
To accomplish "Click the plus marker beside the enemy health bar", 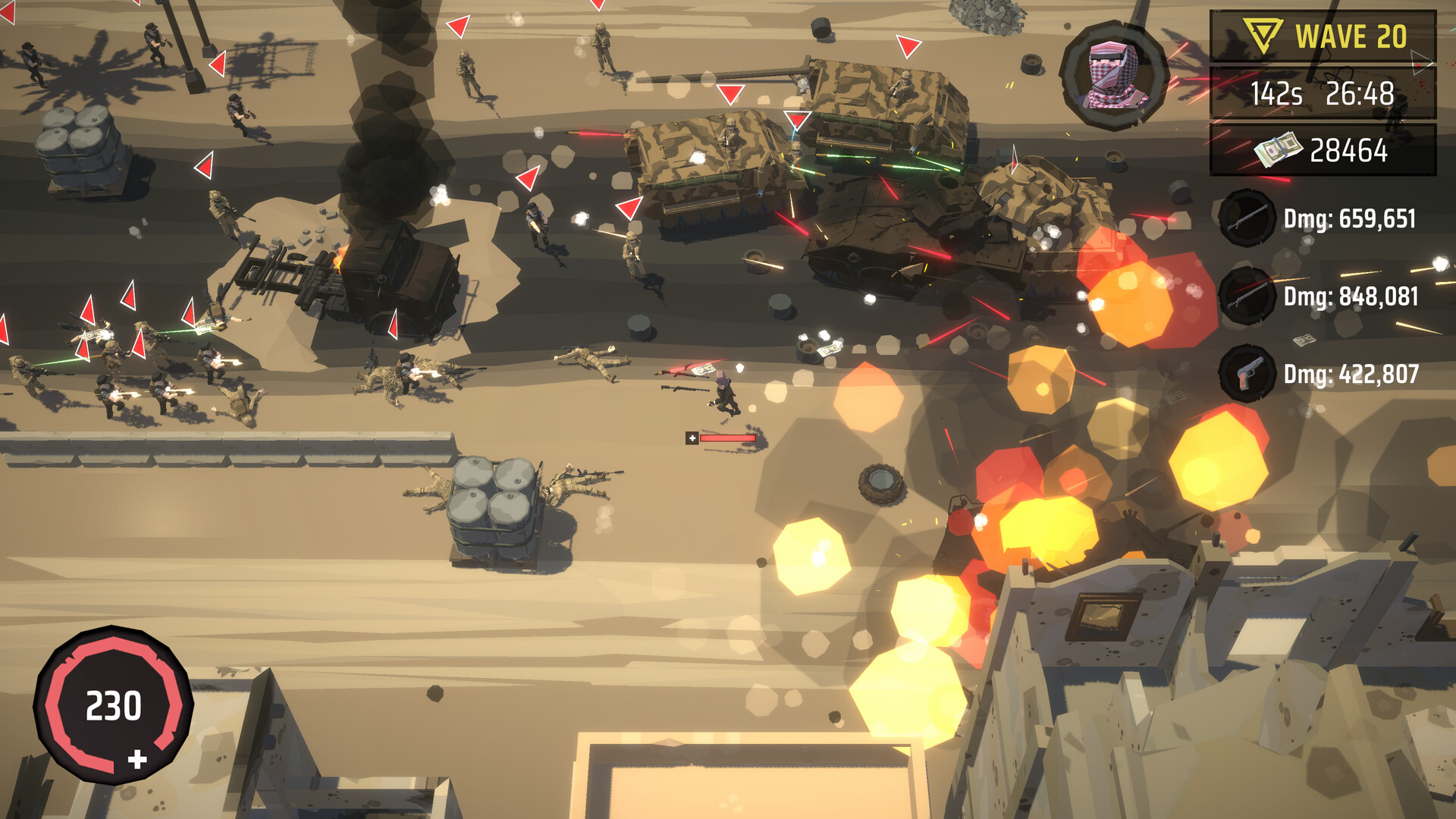I will pyautogui.click(x=692, y=438).
